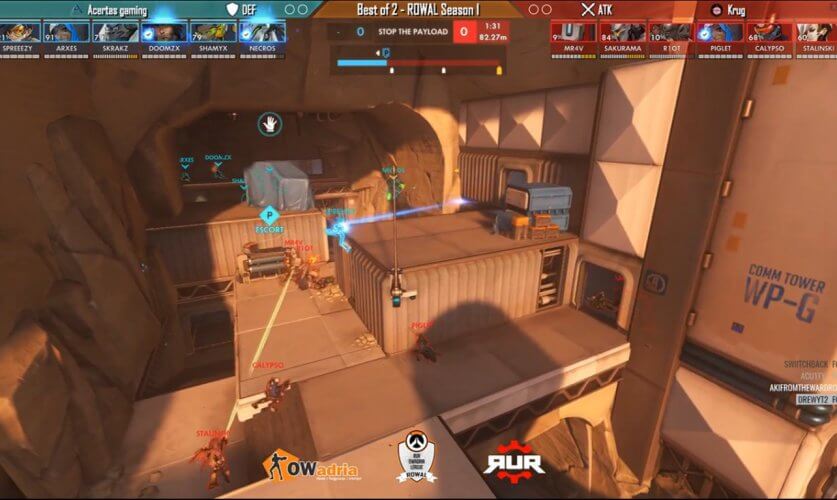Select MR4V's portrait on the attacking team
Image resolution: width=837 pixels, height=500 pixels.
click(x=575, y=36)
